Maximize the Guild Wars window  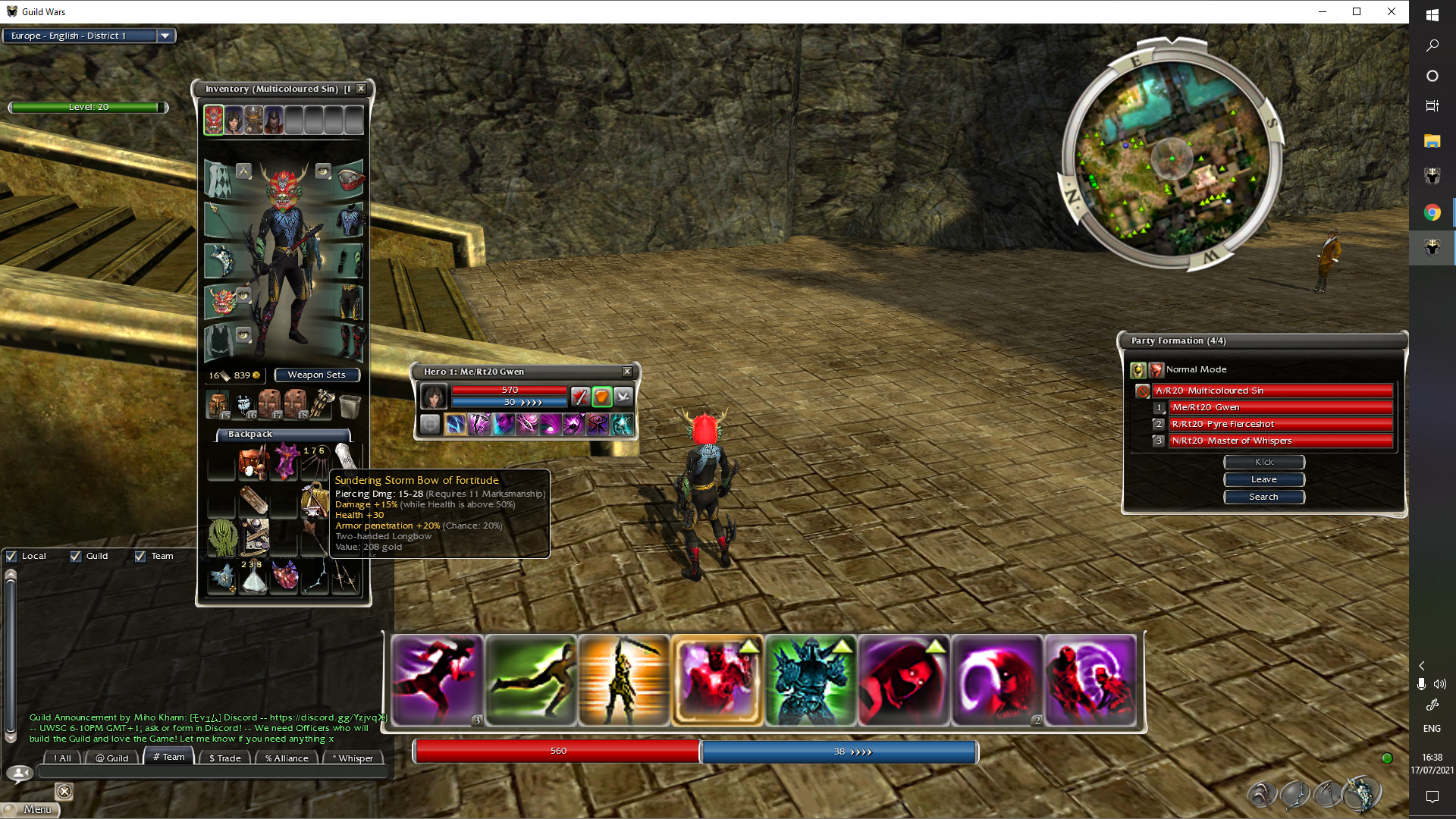pyautogui.click(x=1357, y=11)
